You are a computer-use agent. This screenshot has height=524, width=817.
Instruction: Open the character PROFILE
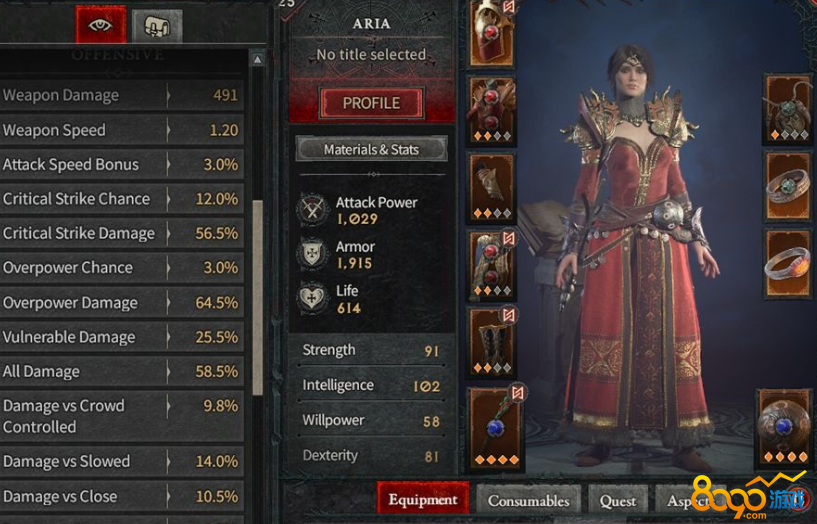(371, 103)
